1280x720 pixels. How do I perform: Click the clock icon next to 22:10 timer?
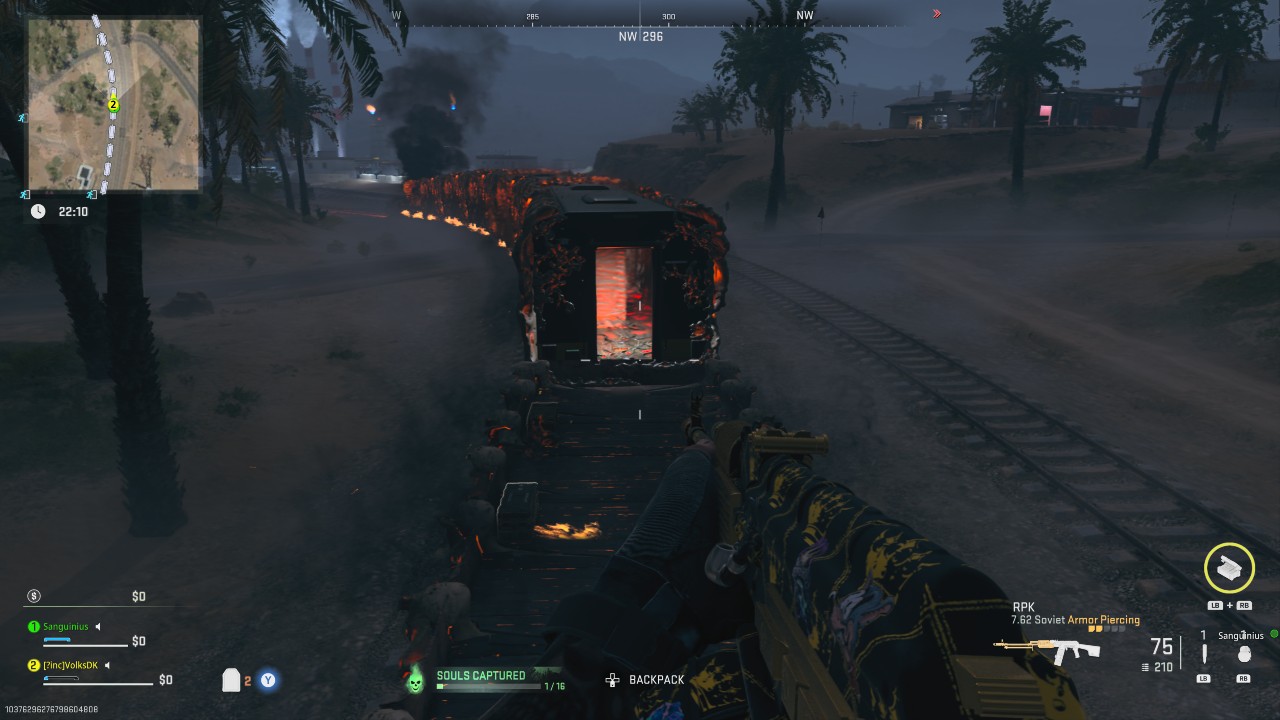pos(37,211)
